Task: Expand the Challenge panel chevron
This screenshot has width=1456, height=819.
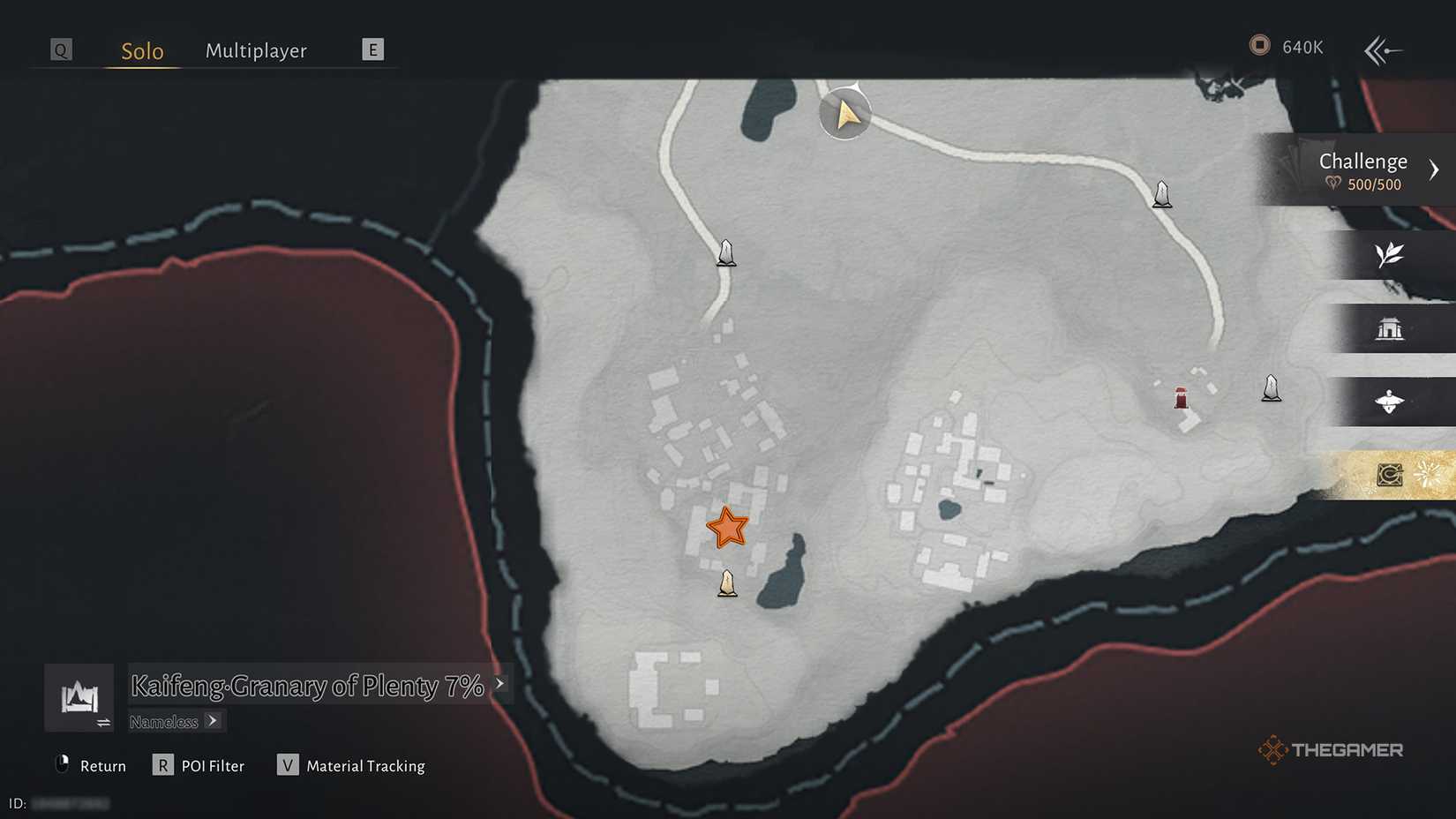Action: [x=1436, y=168]
